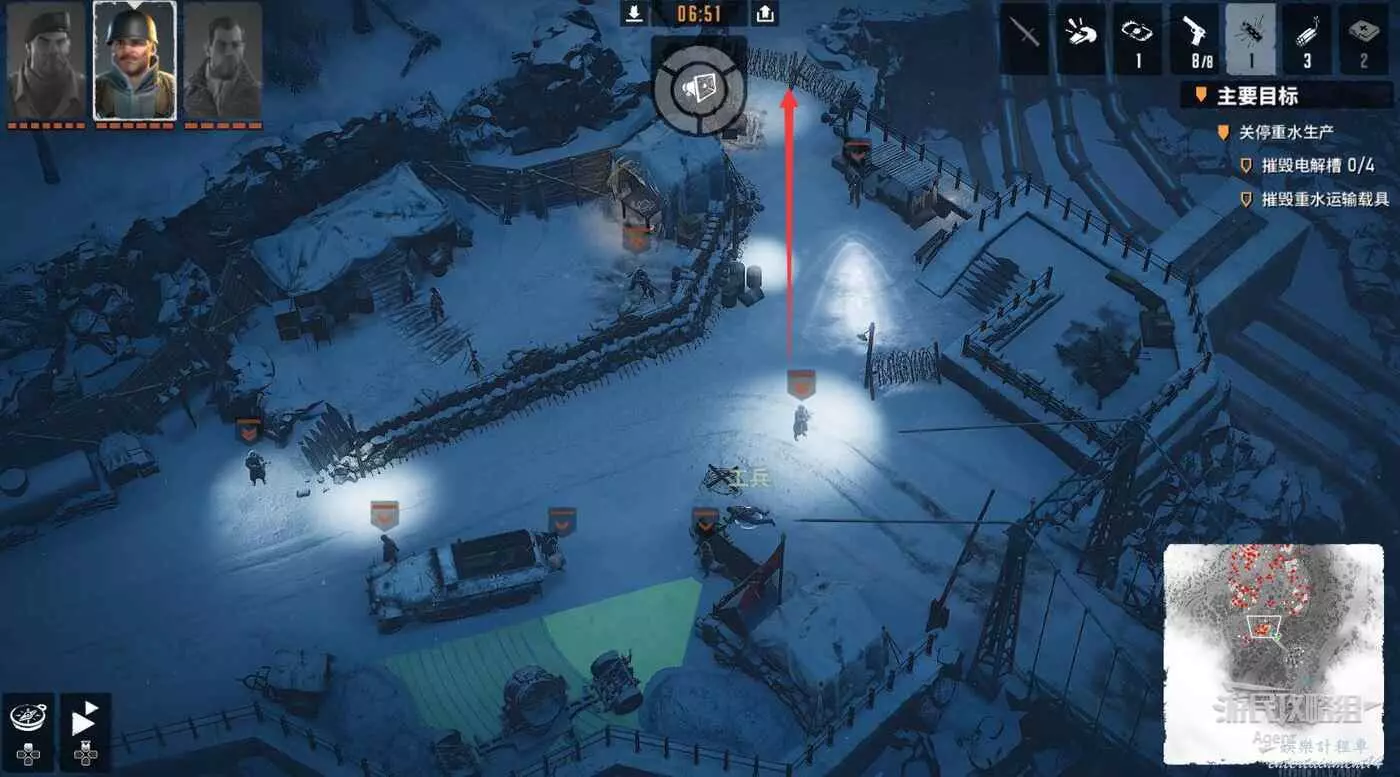Viewport: 1400px width, 777px height.
Task: Use the punch knockout ability
Action: [x=1081, y=38]
